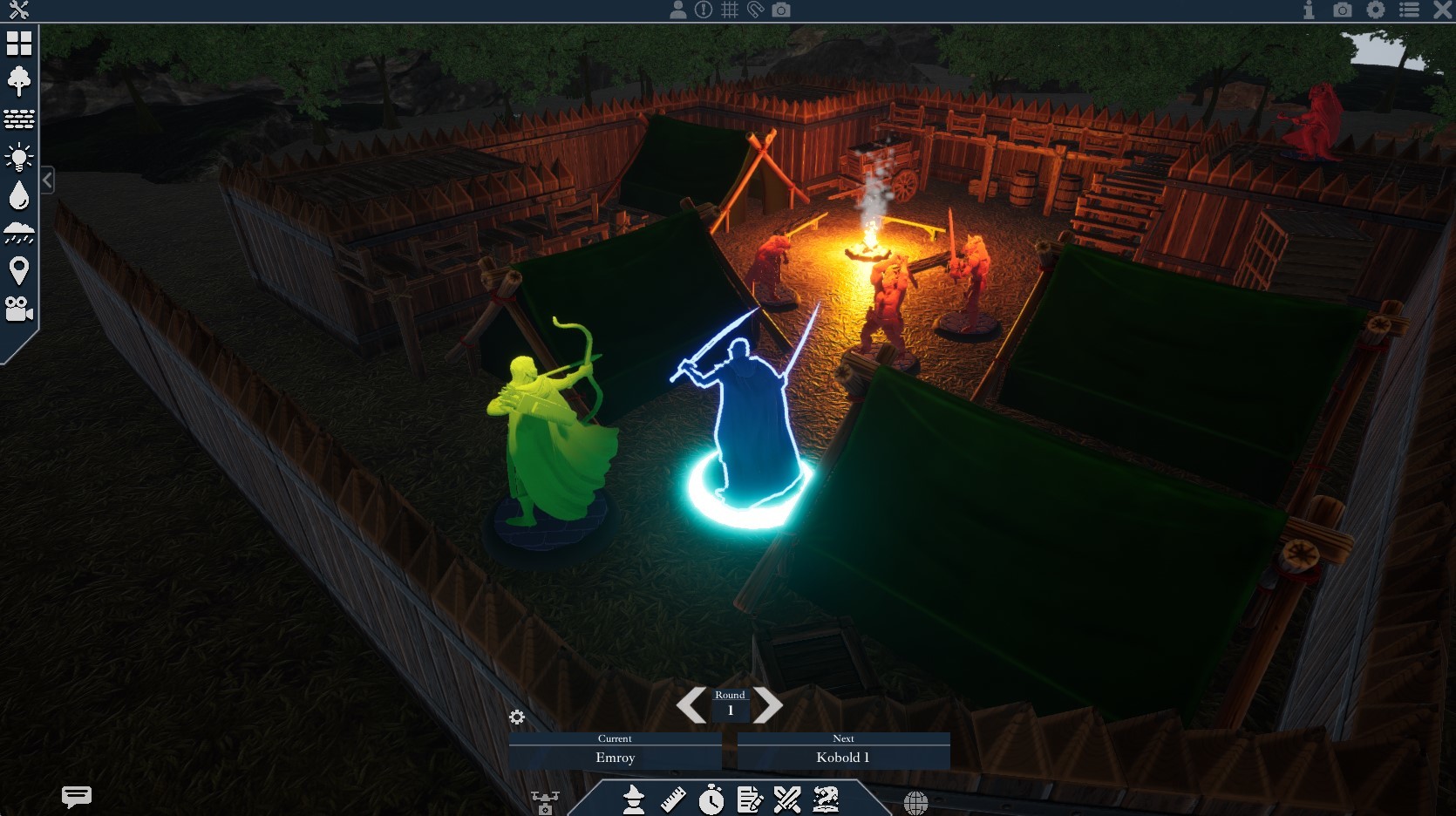Open the camera mode tool

coord(19,310)
